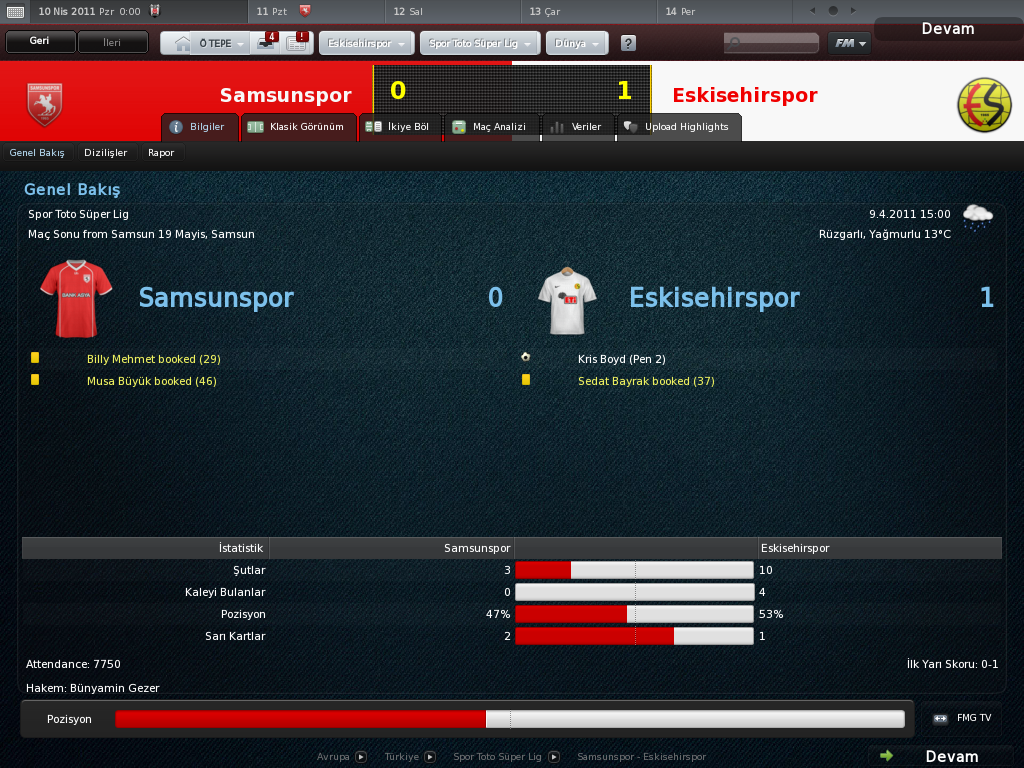
Task: Switch to the Klasik Görünüm tab
Action: click(298, 127)
